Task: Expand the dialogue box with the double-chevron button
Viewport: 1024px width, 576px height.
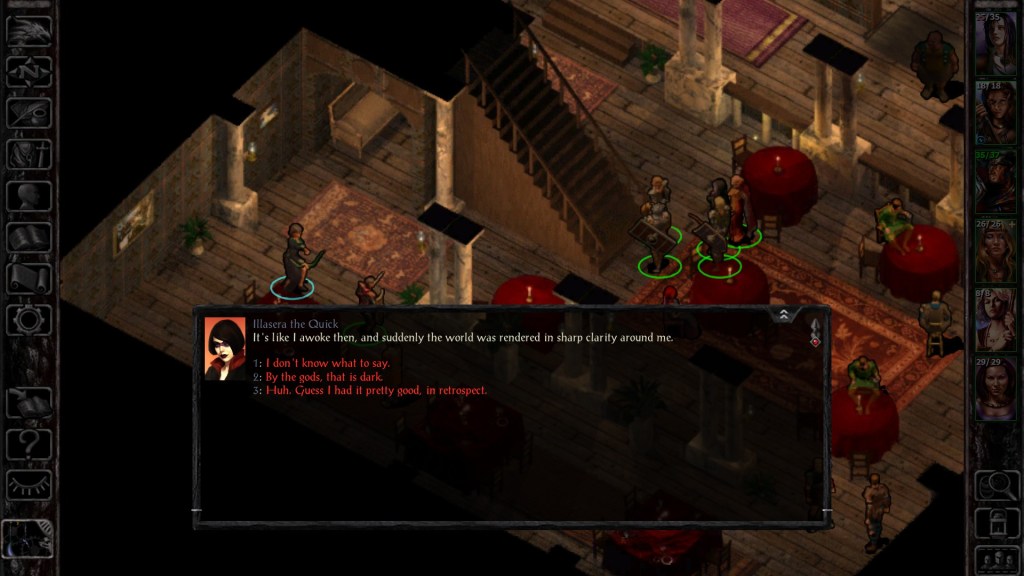Action: (x=784, y=314)
